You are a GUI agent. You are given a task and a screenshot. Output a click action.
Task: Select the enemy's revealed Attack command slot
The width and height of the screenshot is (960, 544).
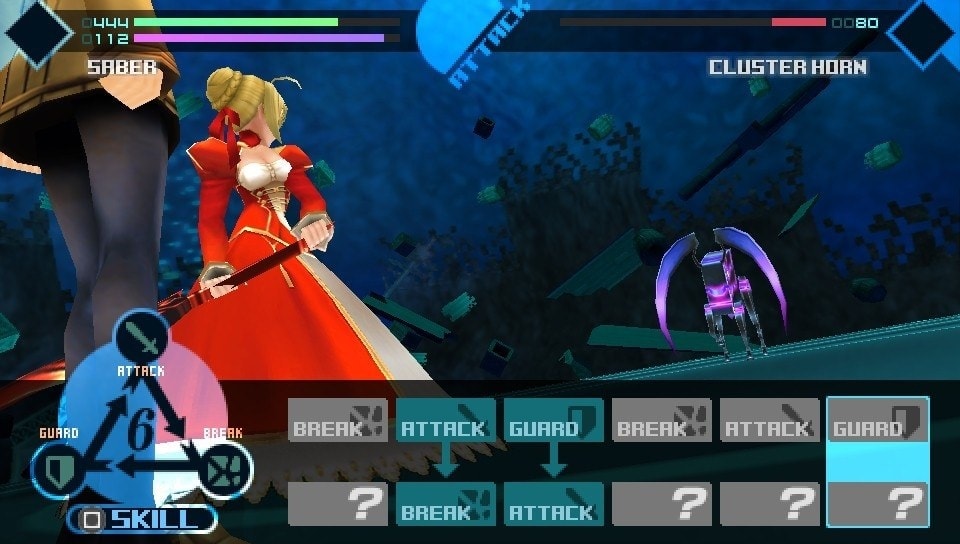[x=553, y=505]
